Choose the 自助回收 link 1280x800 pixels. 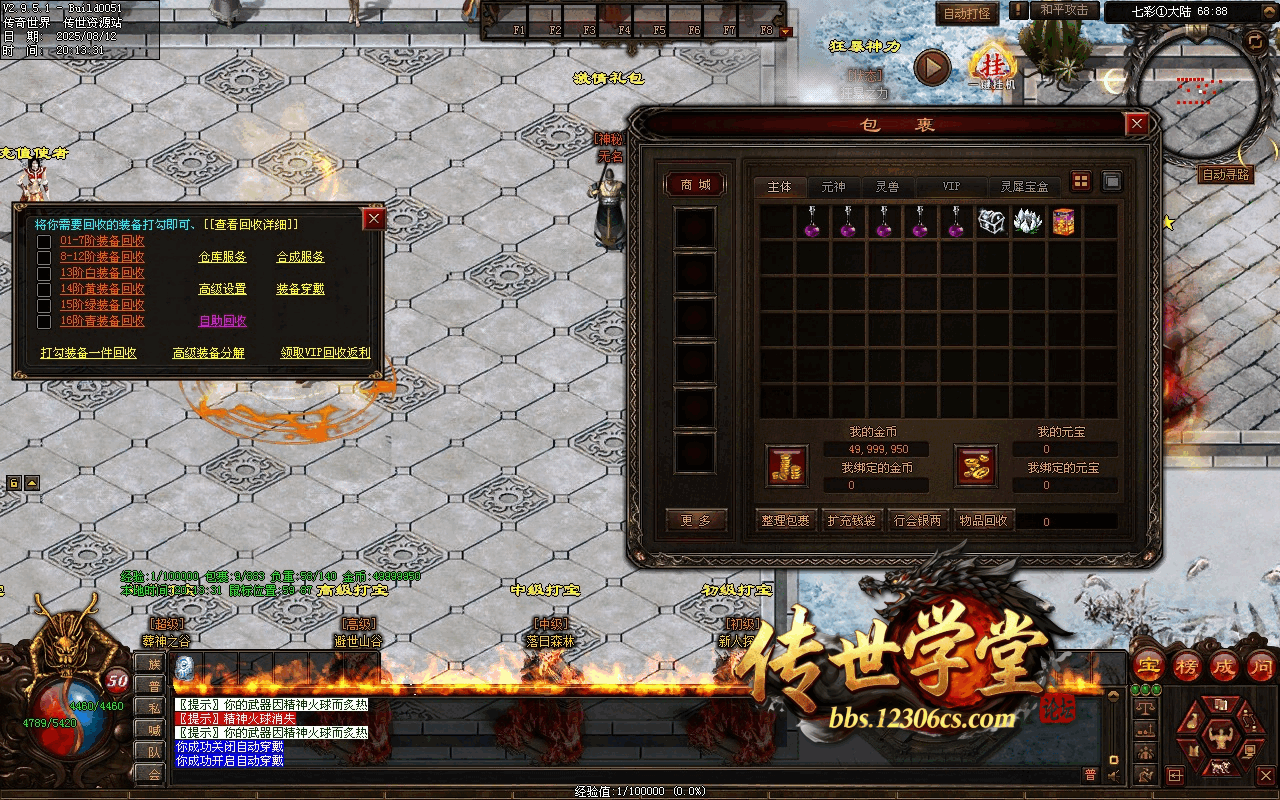(x=222, y=321)
